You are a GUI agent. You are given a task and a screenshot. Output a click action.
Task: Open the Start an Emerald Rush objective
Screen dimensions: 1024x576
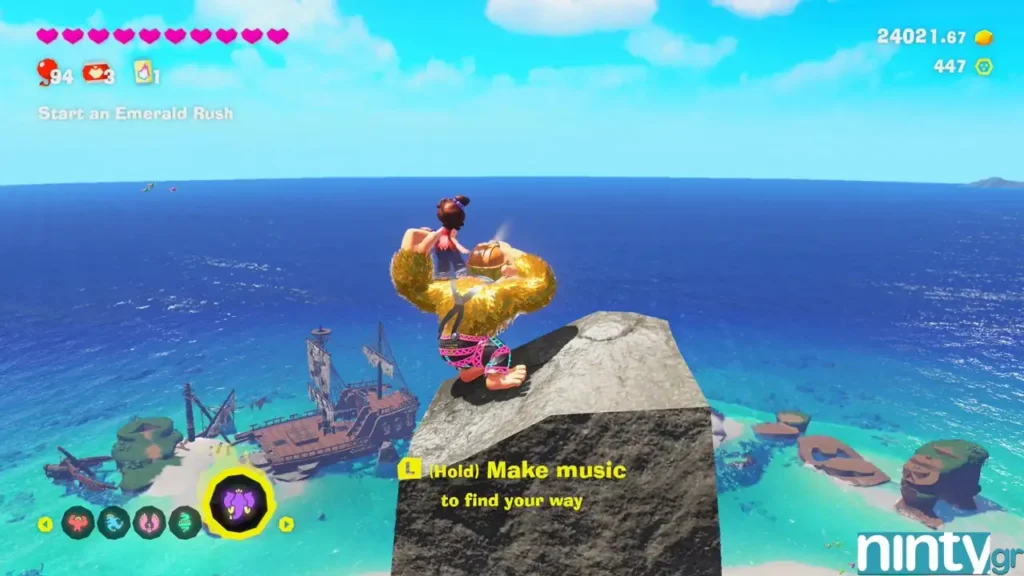[x=135, y=114]
